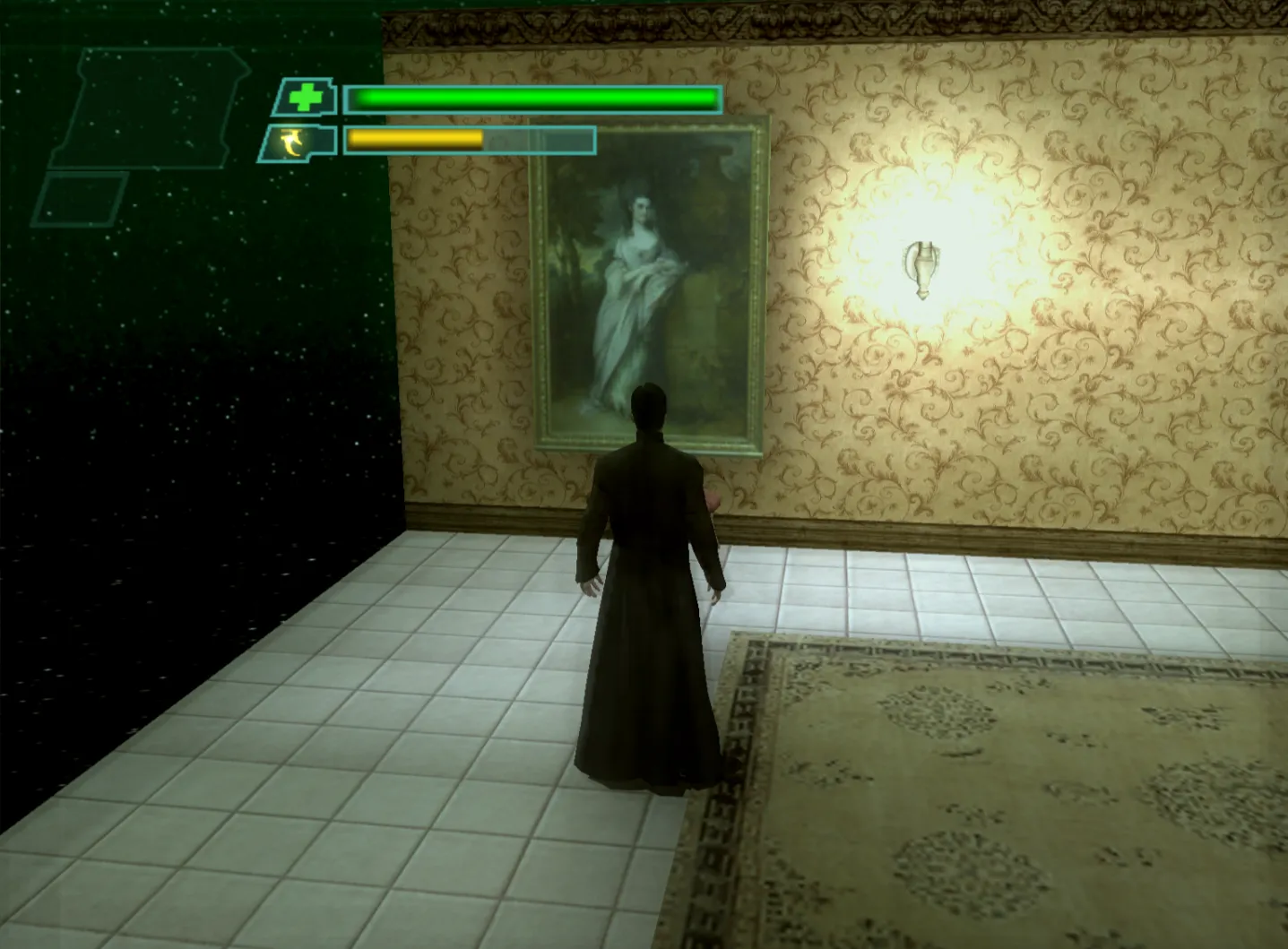Click the green cross health icon
The height and width of the screenshot is (949, 1288).
(306, 98)
